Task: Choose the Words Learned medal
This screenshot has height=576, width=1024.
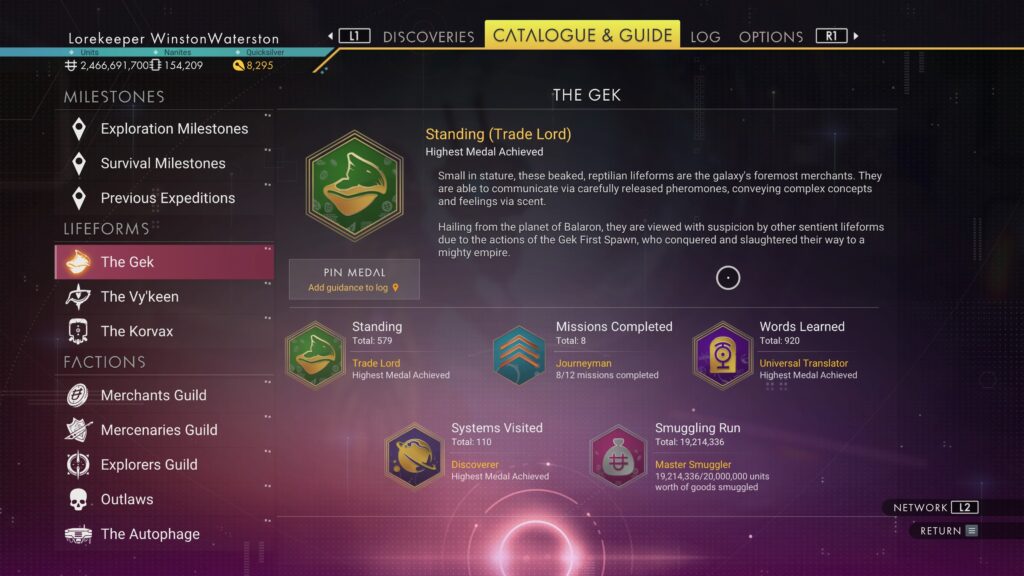Action: pyautogui.click(x=722, y=354)
